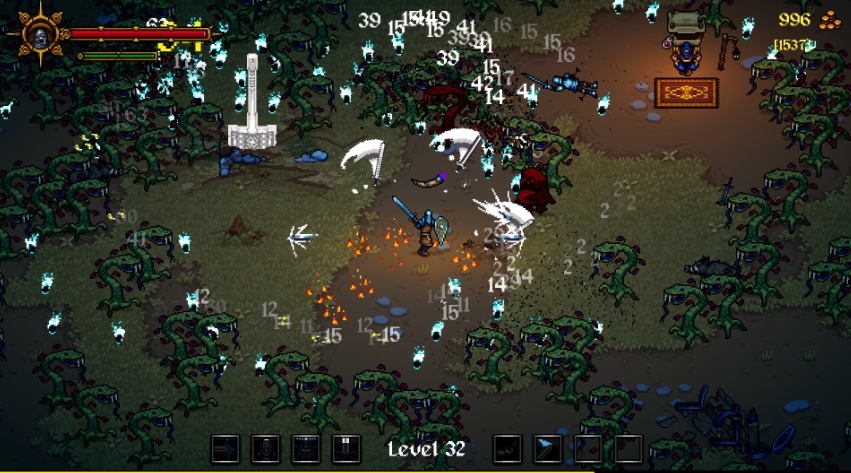Select the oval ring ability slot

[x=265, y=449]
